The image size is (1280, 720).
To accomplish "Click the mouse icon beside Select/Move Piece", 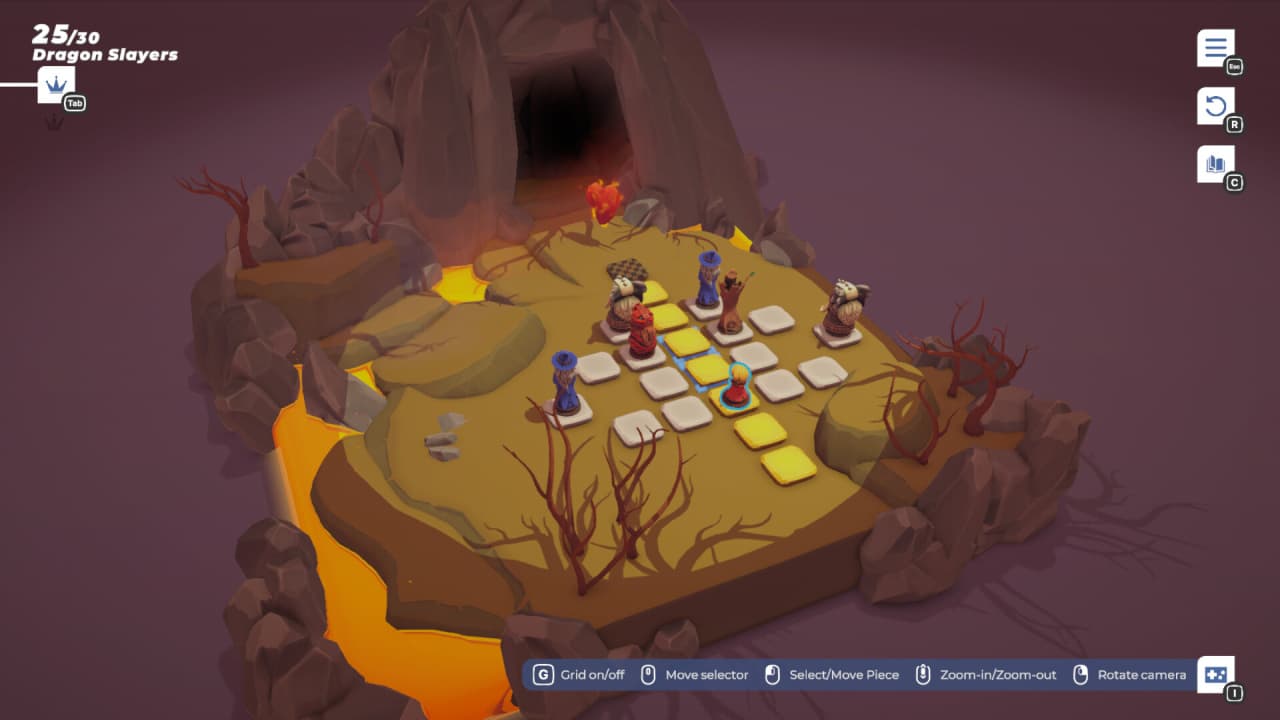I will coord(770,674).
